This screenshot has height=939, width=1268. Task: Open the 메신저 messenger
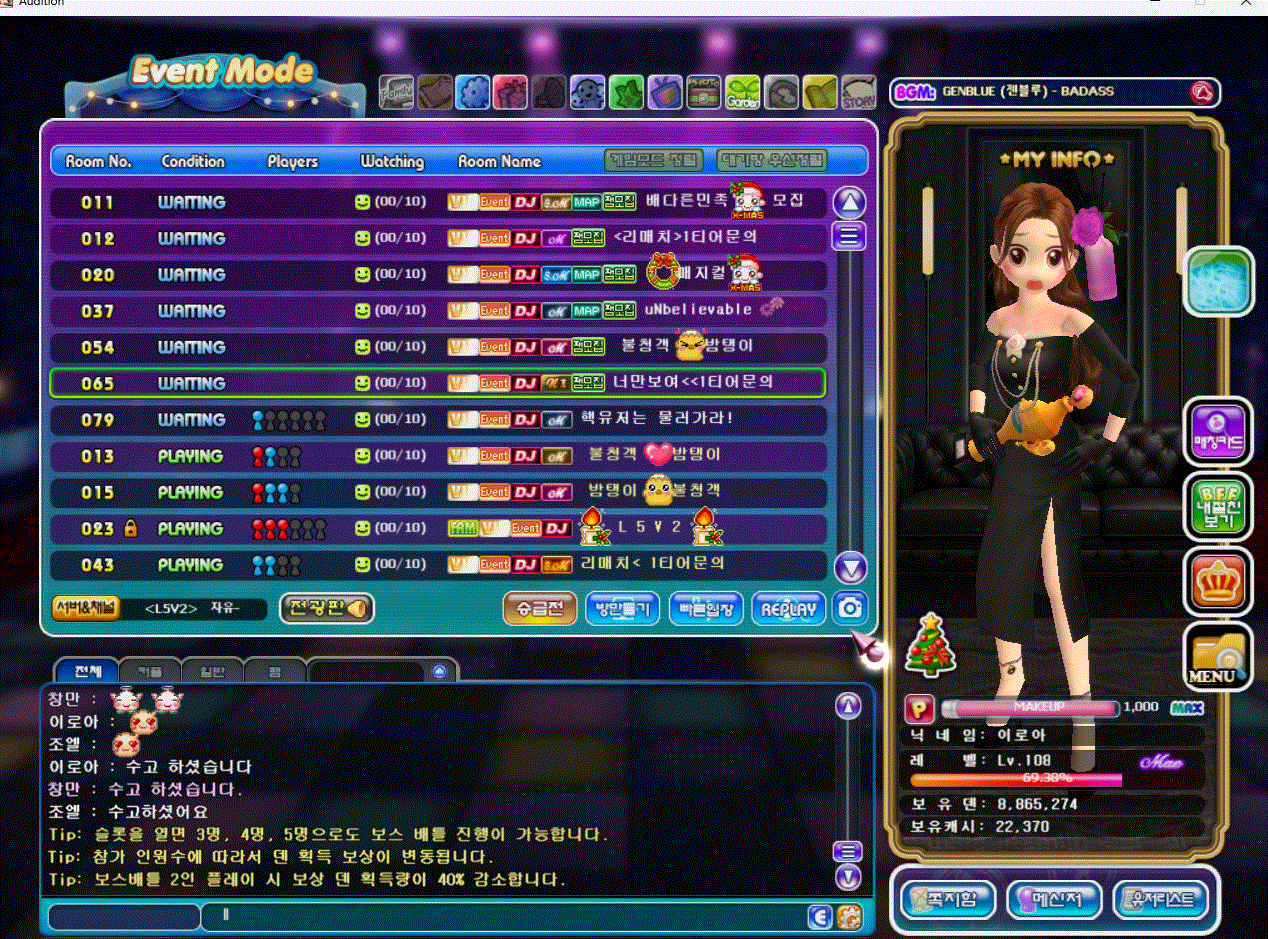click(1054, 899)
